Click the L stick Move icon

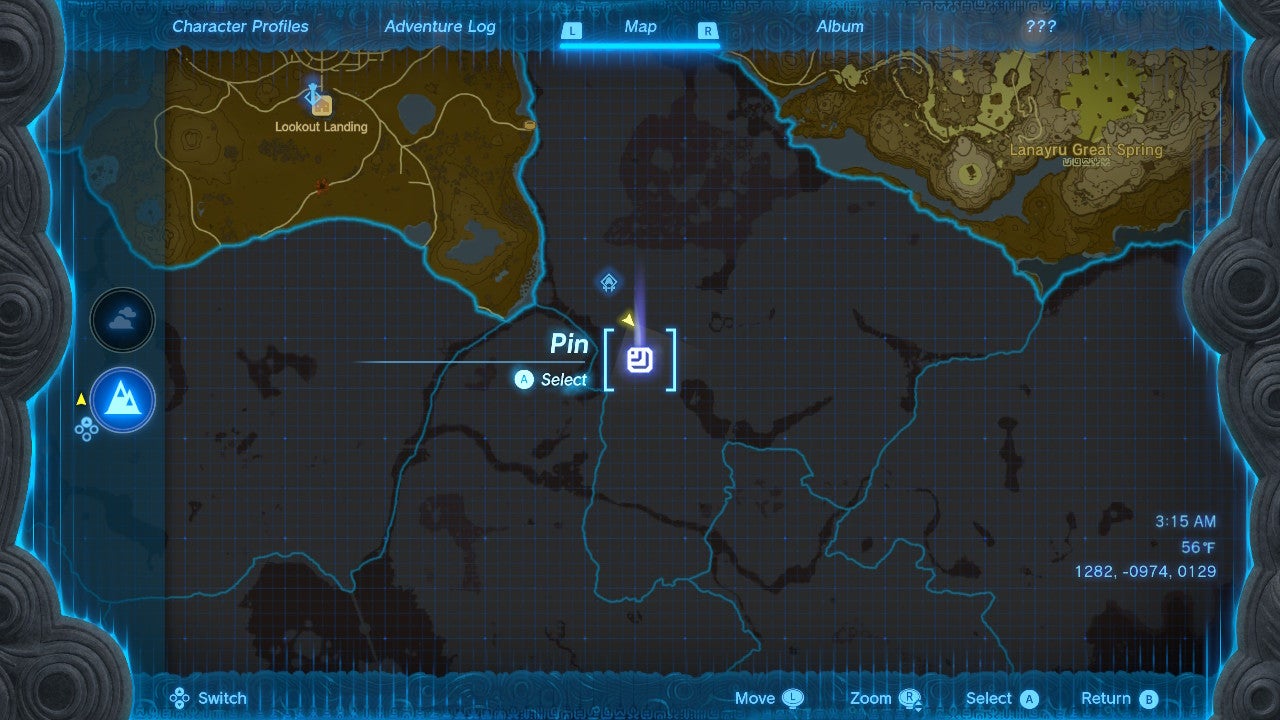[x=795, y=698]
